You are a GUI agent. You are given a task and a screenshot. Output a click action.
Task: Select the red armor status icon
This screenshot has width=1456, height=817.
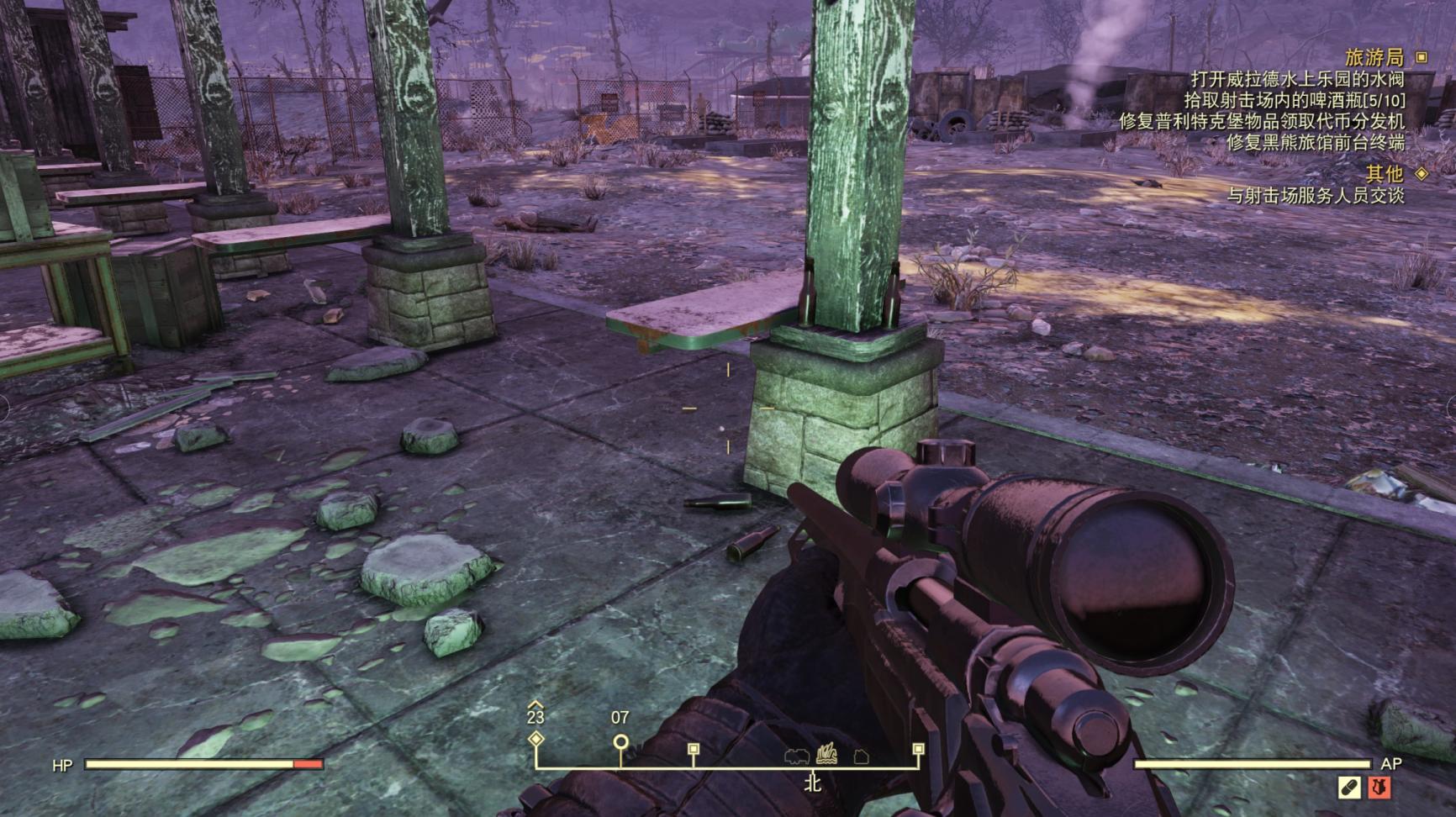coord(1379,788)
